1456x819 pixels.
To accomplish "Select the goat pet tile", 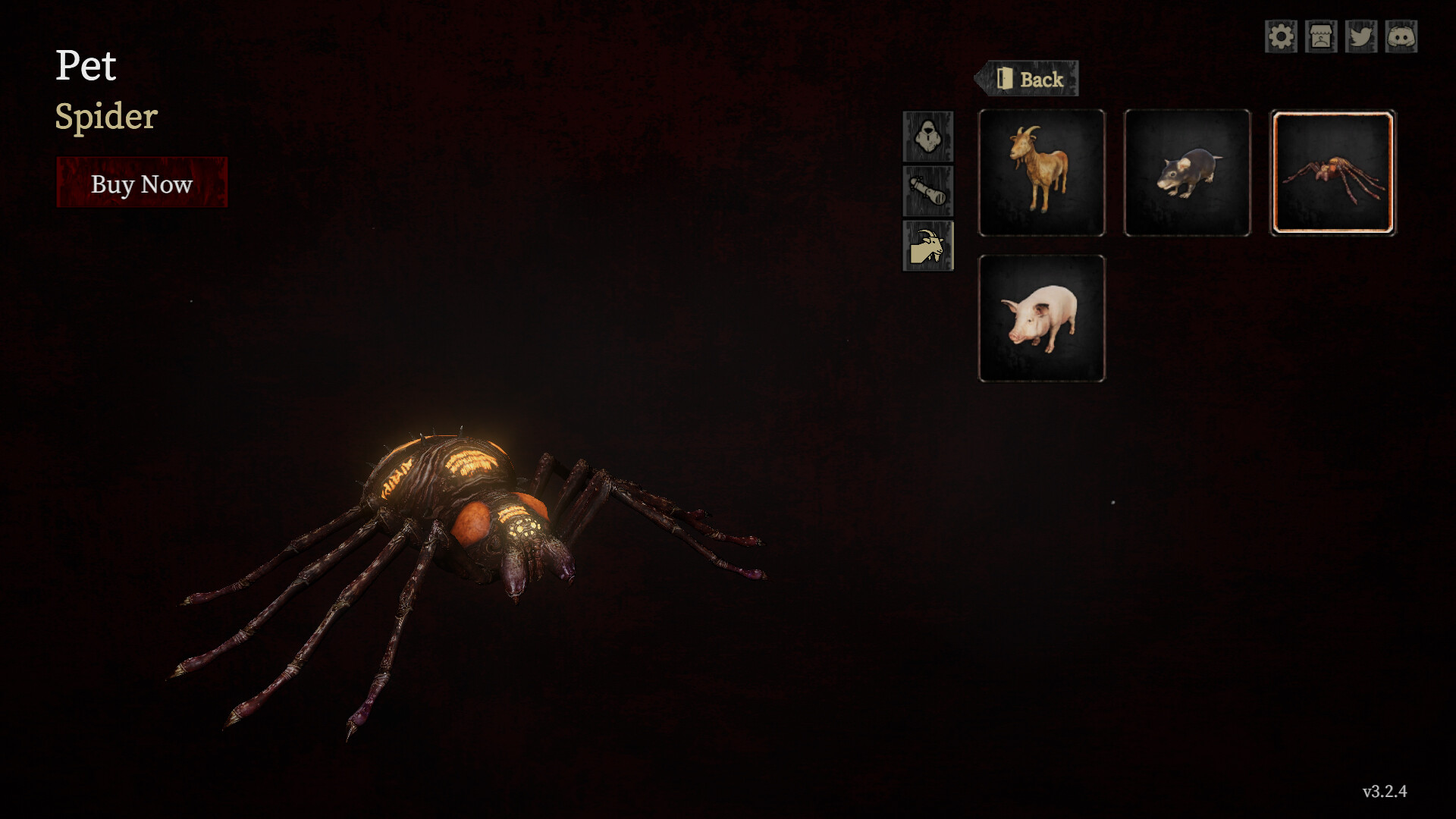I will tap(1041, 173).
